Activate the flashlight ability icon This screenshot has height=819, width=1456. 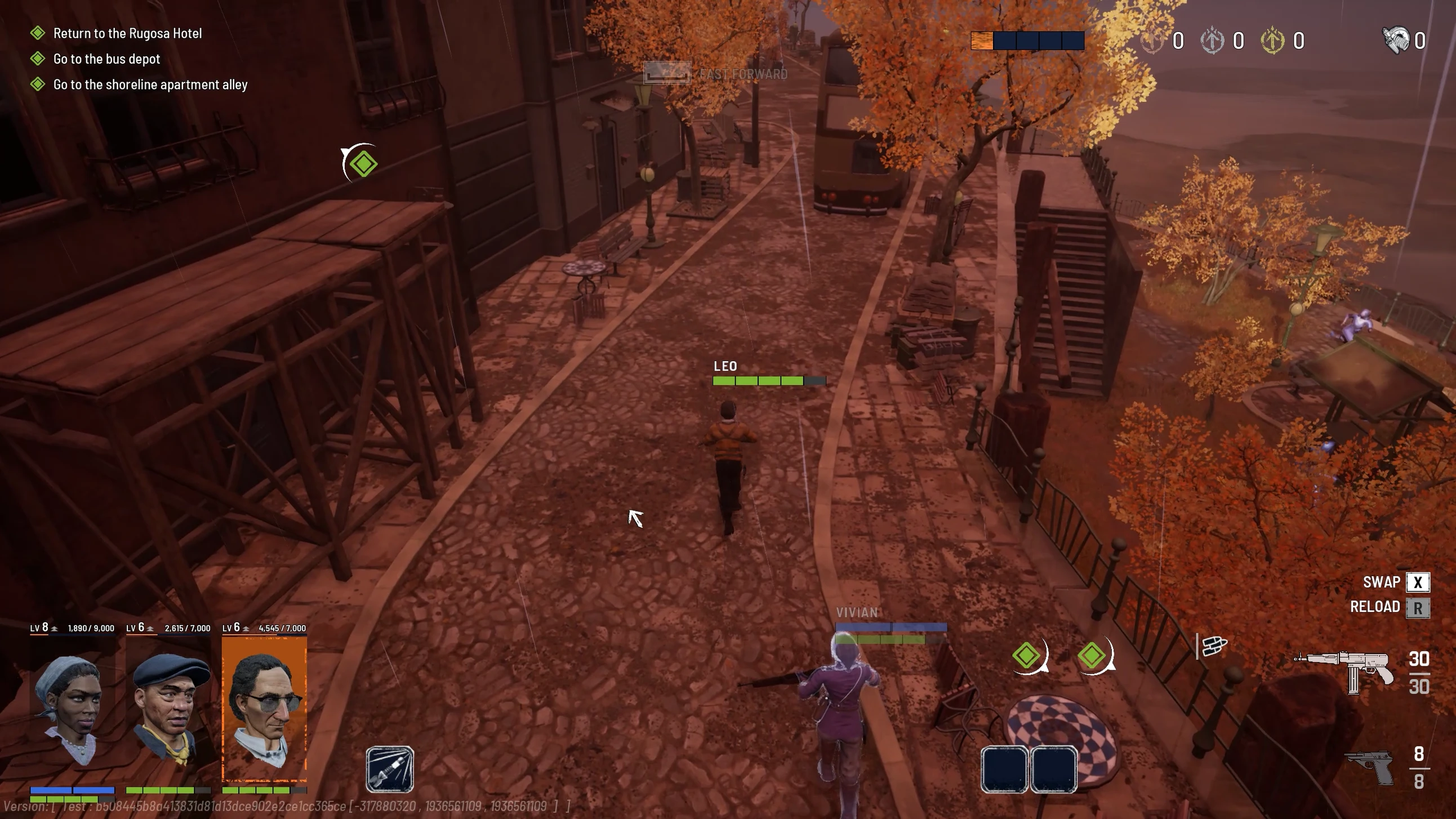389,769
